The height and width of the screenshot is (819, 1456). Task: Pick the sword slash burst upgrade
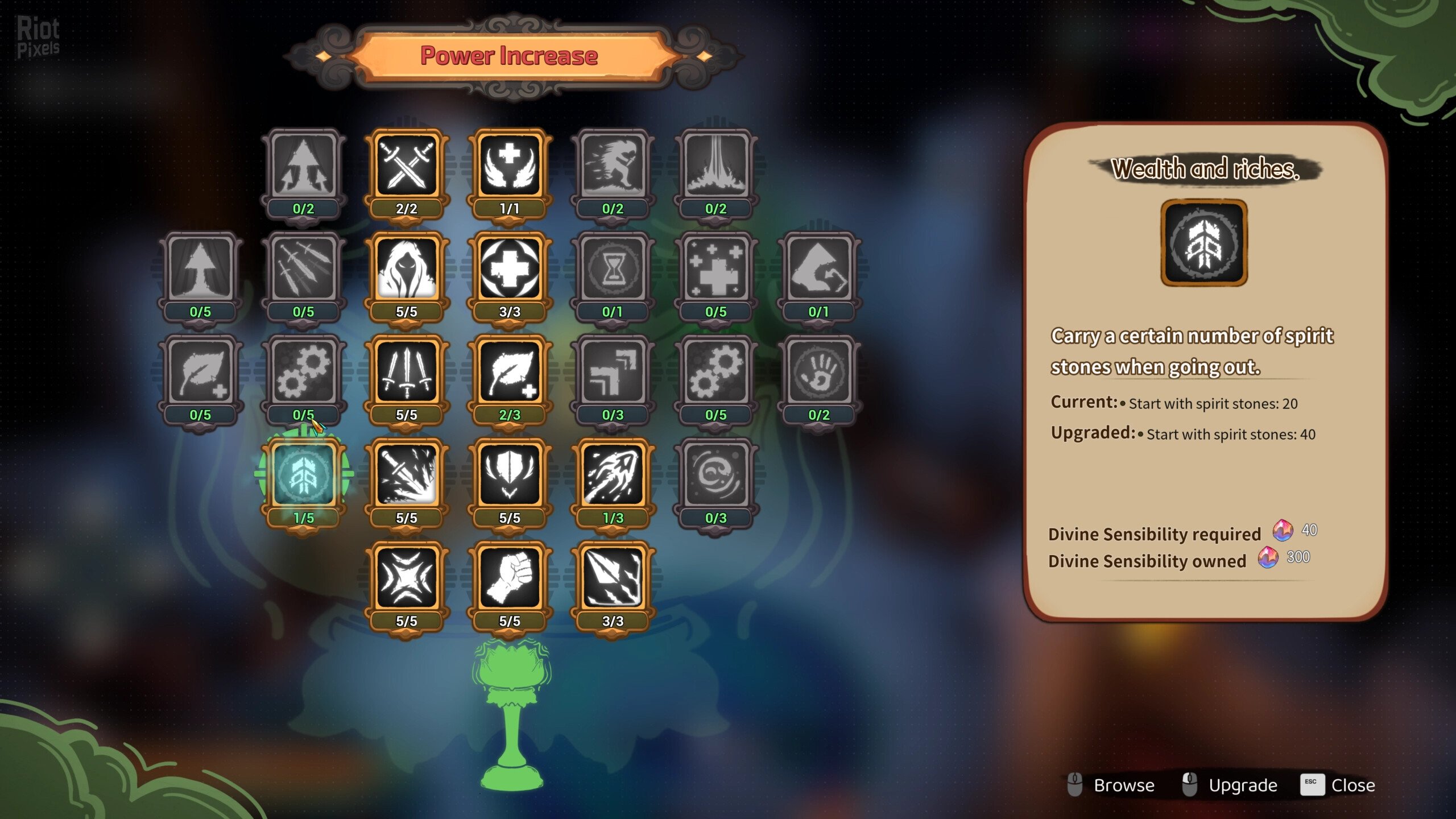tap(406, 475)
